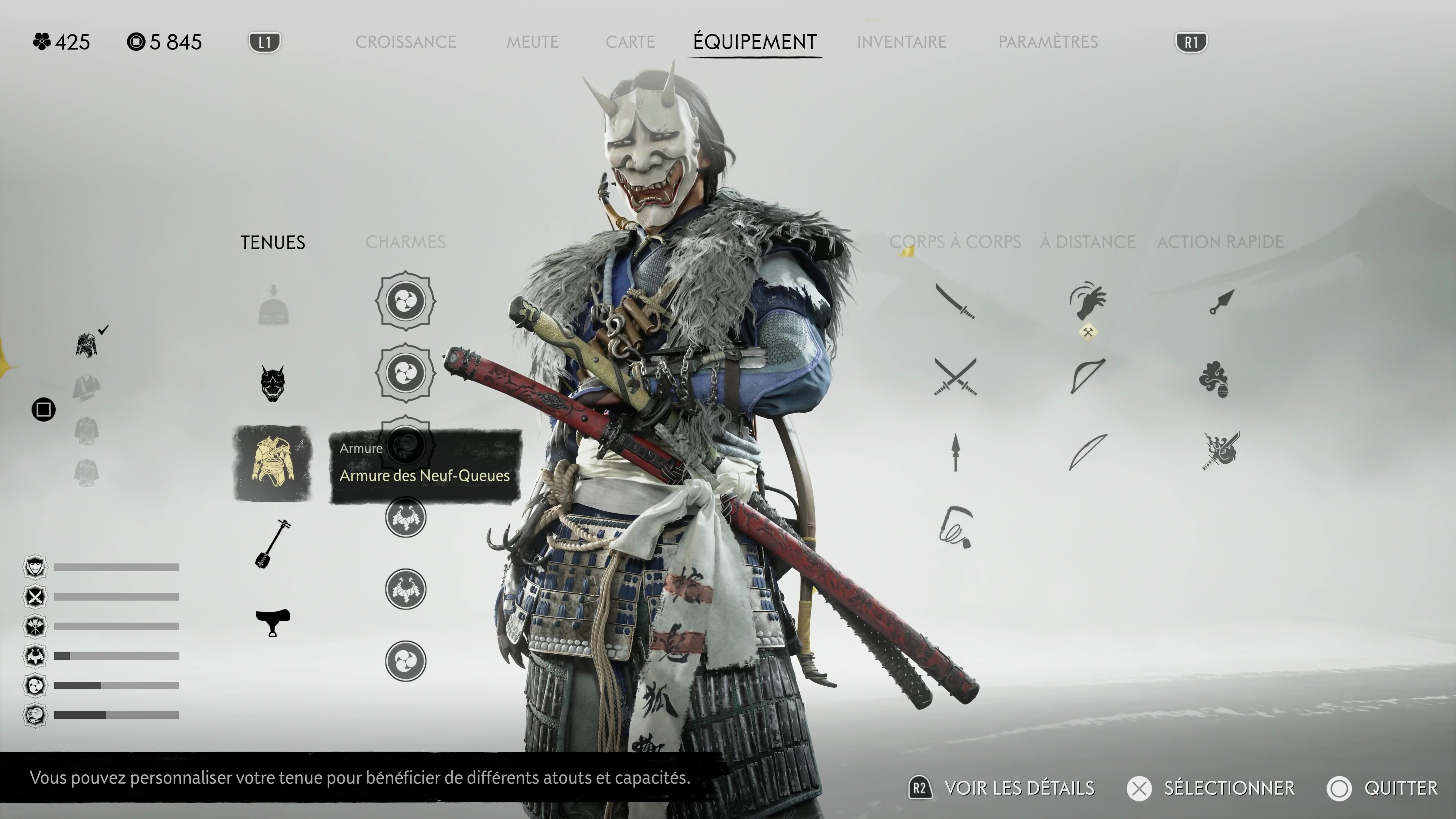This screenshot has height=819, width=1456.
Task: Choose the long bow ranged weapon
Action: 1087,452
